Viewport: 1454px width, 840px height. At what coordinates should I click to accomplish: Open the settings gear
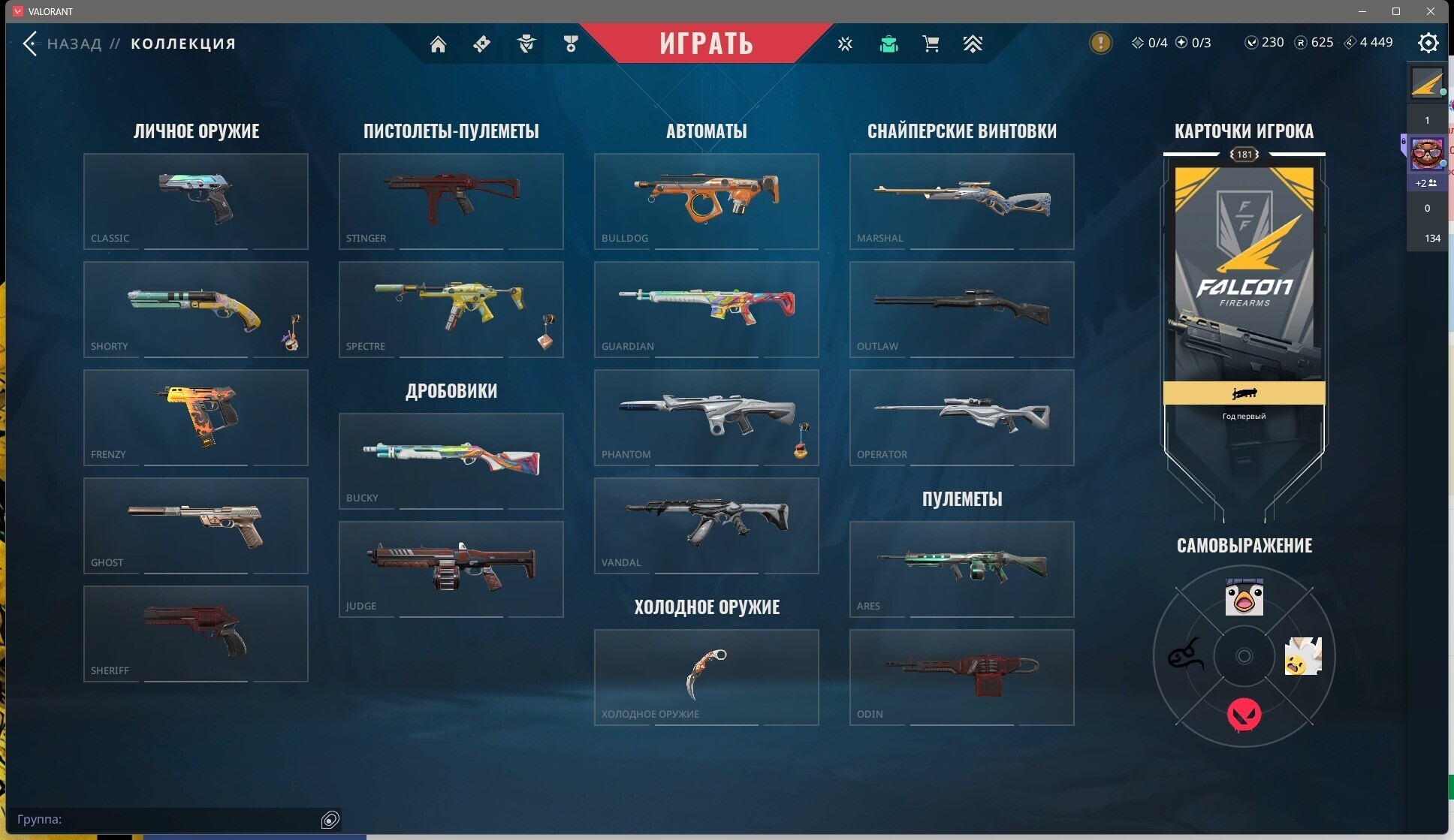[x=1428, y=44]
